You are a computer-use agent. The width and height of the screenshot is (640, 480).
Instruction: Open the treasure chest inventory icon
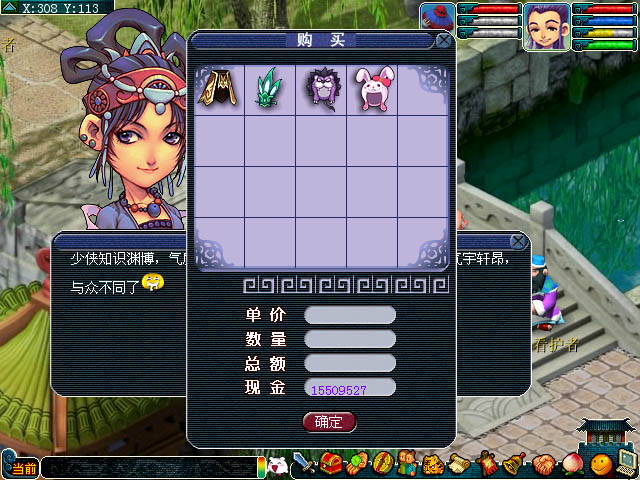coord(331,465)
